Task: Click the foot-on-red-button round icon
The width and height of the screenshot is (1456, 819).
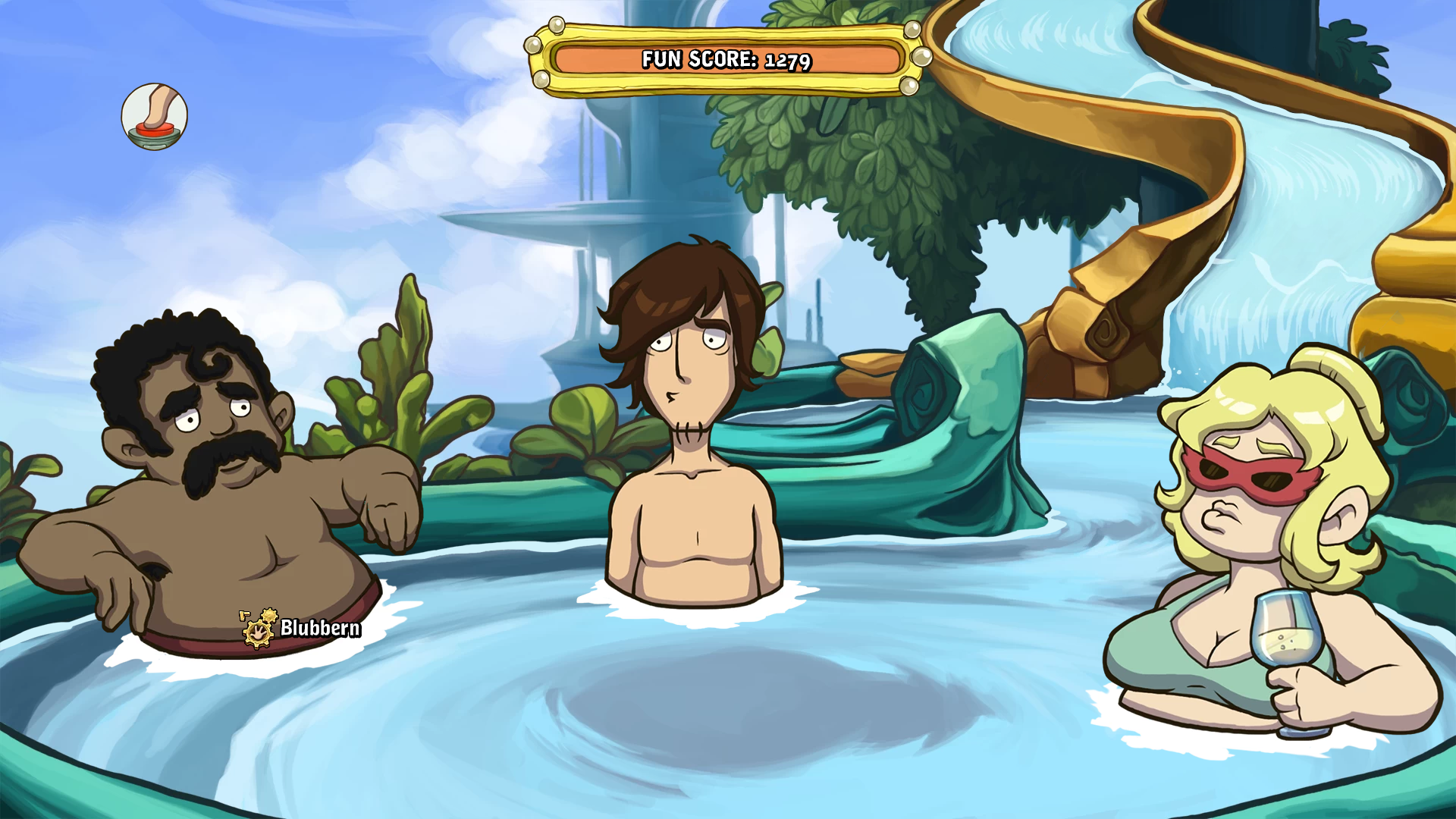Action: tap(154, 117)
